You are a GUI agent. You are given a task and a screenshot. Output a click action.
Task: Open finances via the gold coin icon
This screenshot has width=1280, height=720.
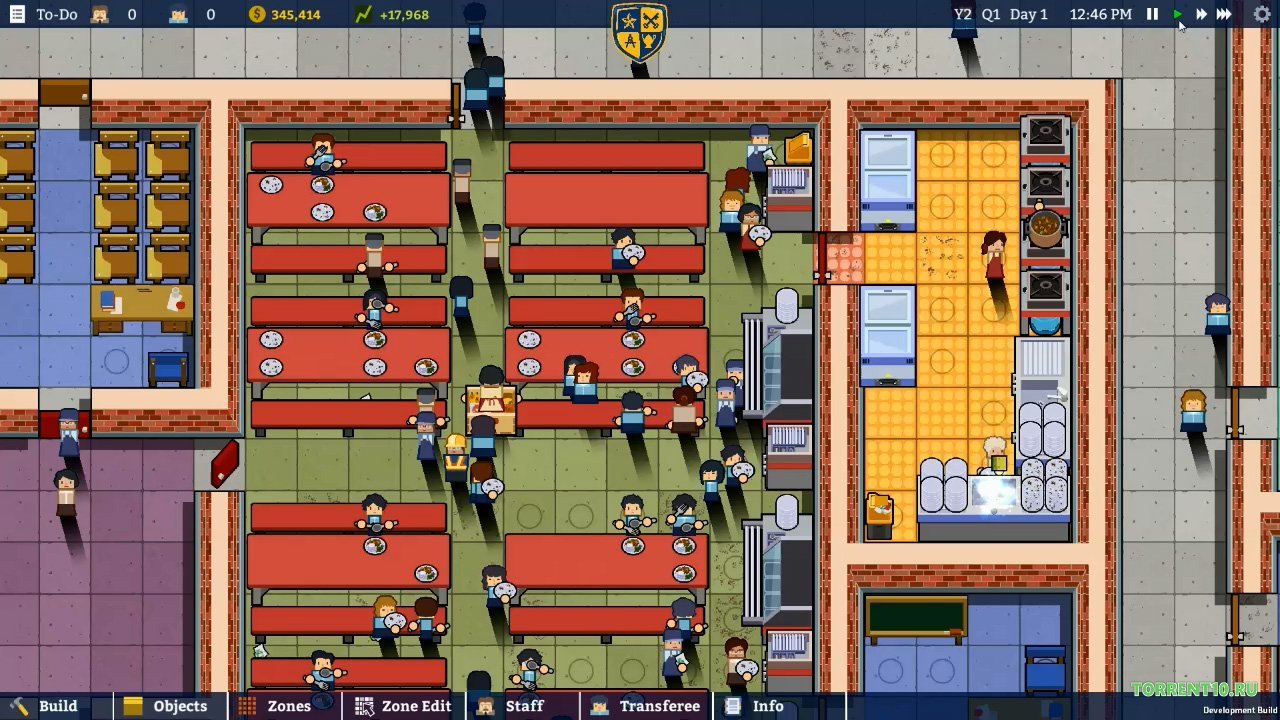tap(257, 14)
